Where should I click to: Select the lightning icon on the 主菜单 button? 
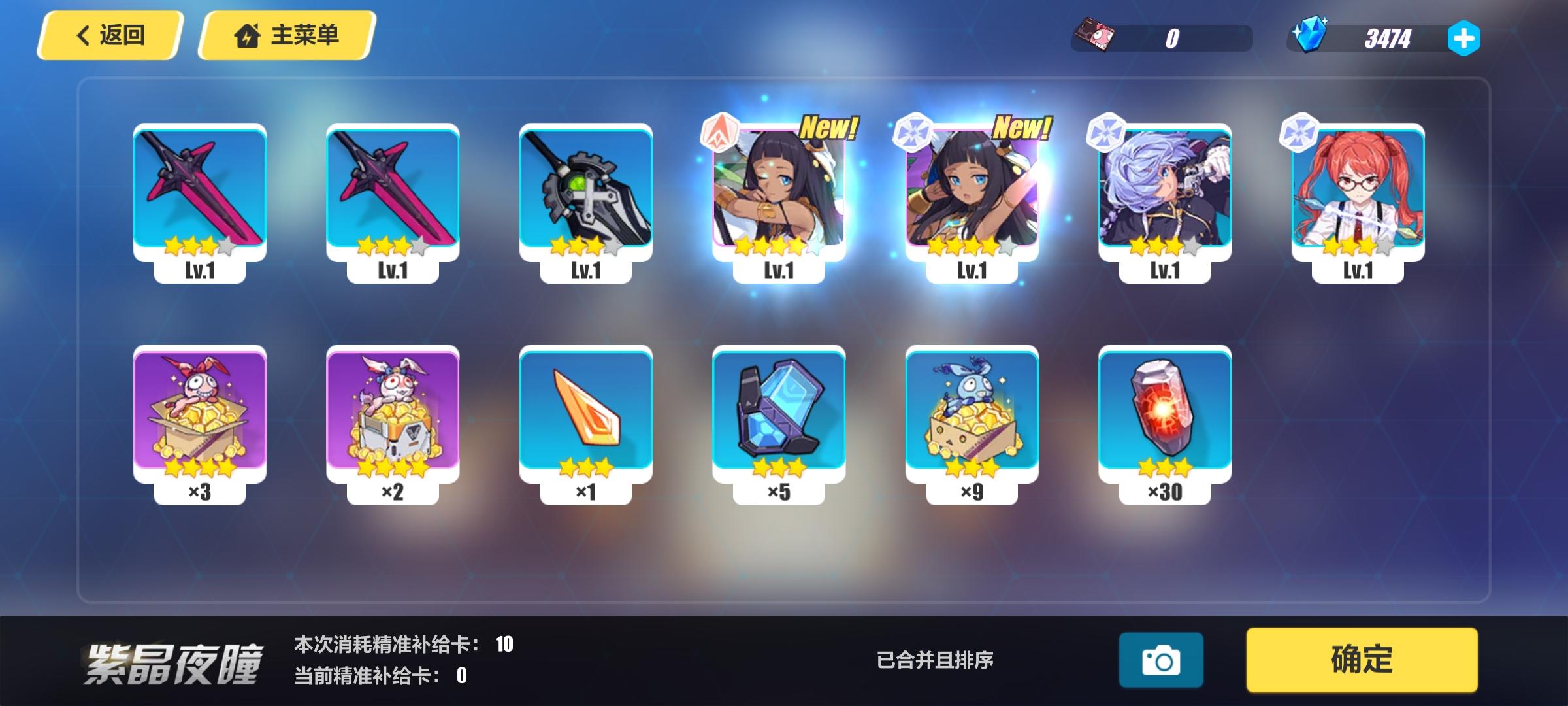pyautogui.click(x=246, y=36)
